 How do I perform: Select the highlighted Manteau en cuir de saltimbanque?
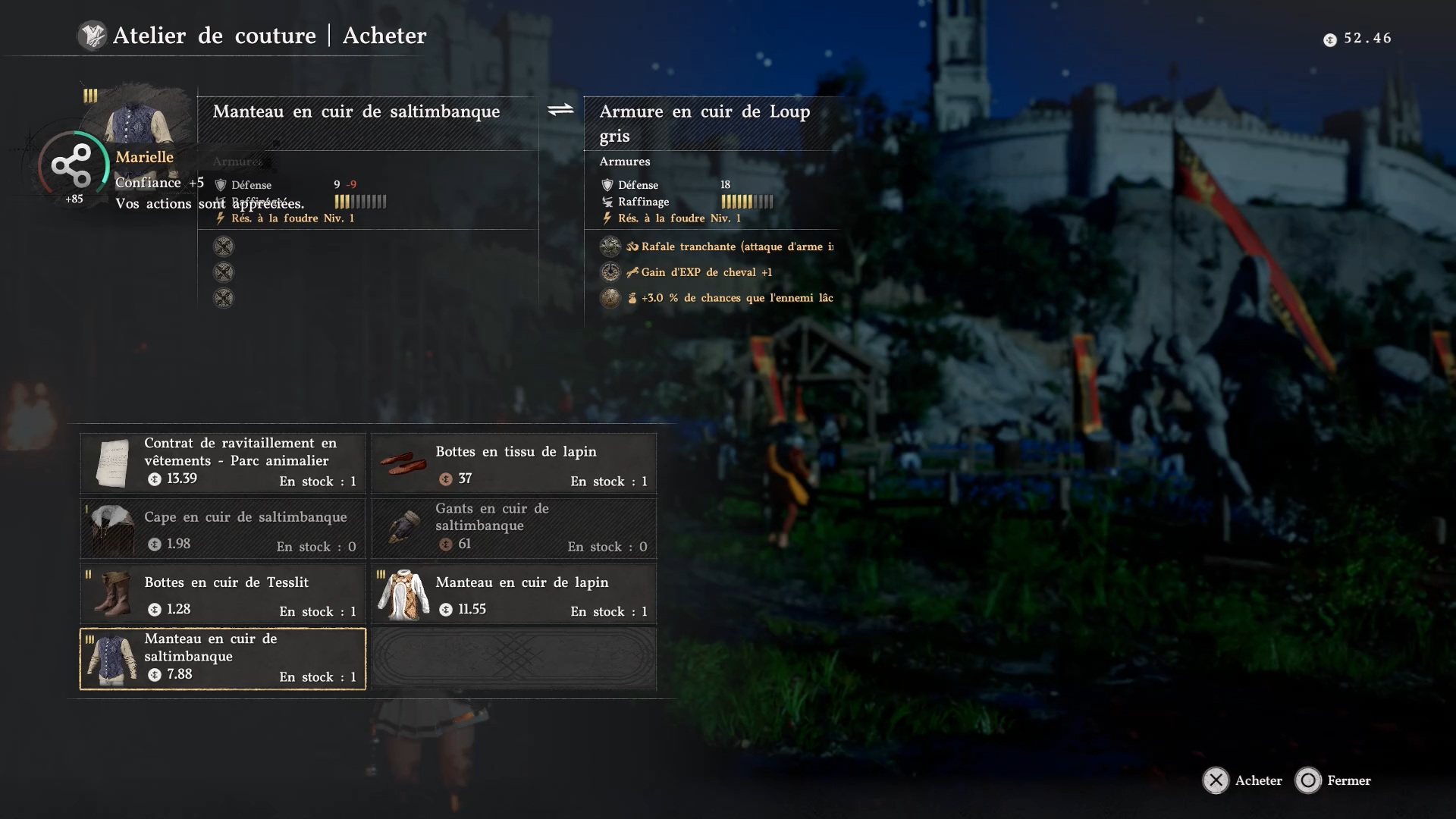(223, 658)
